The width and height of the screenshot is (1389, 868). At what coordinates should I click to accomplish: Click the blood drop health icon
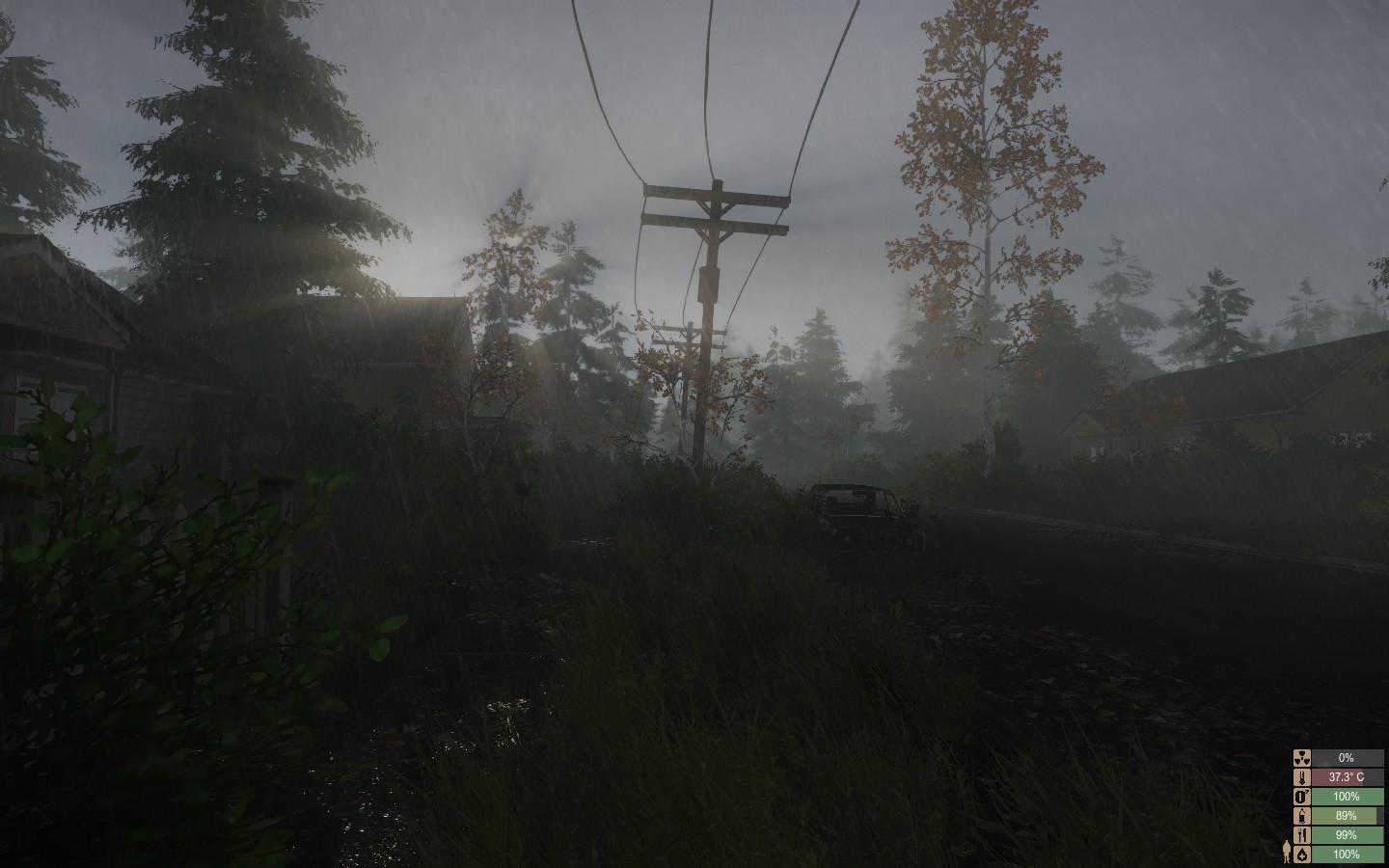[x=1302, y=854]
